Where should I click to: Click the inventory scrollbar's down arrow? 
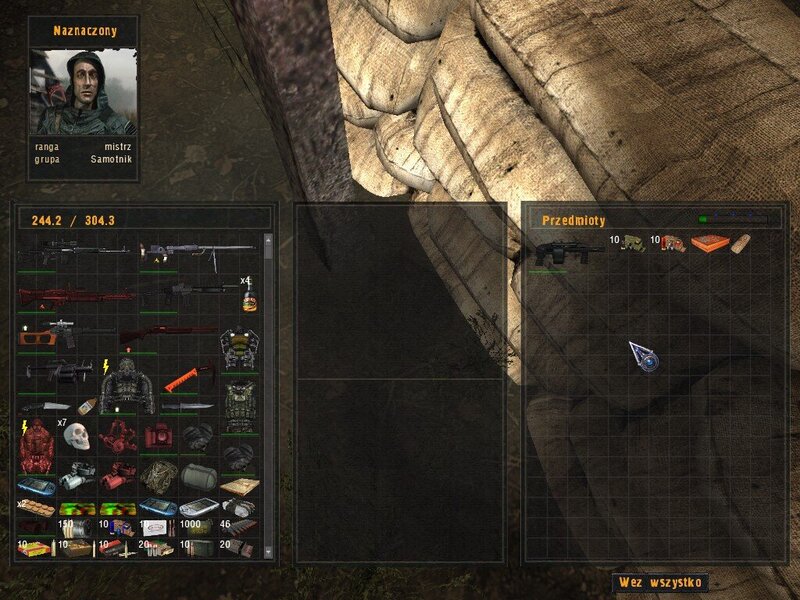[x=268, y=552]
